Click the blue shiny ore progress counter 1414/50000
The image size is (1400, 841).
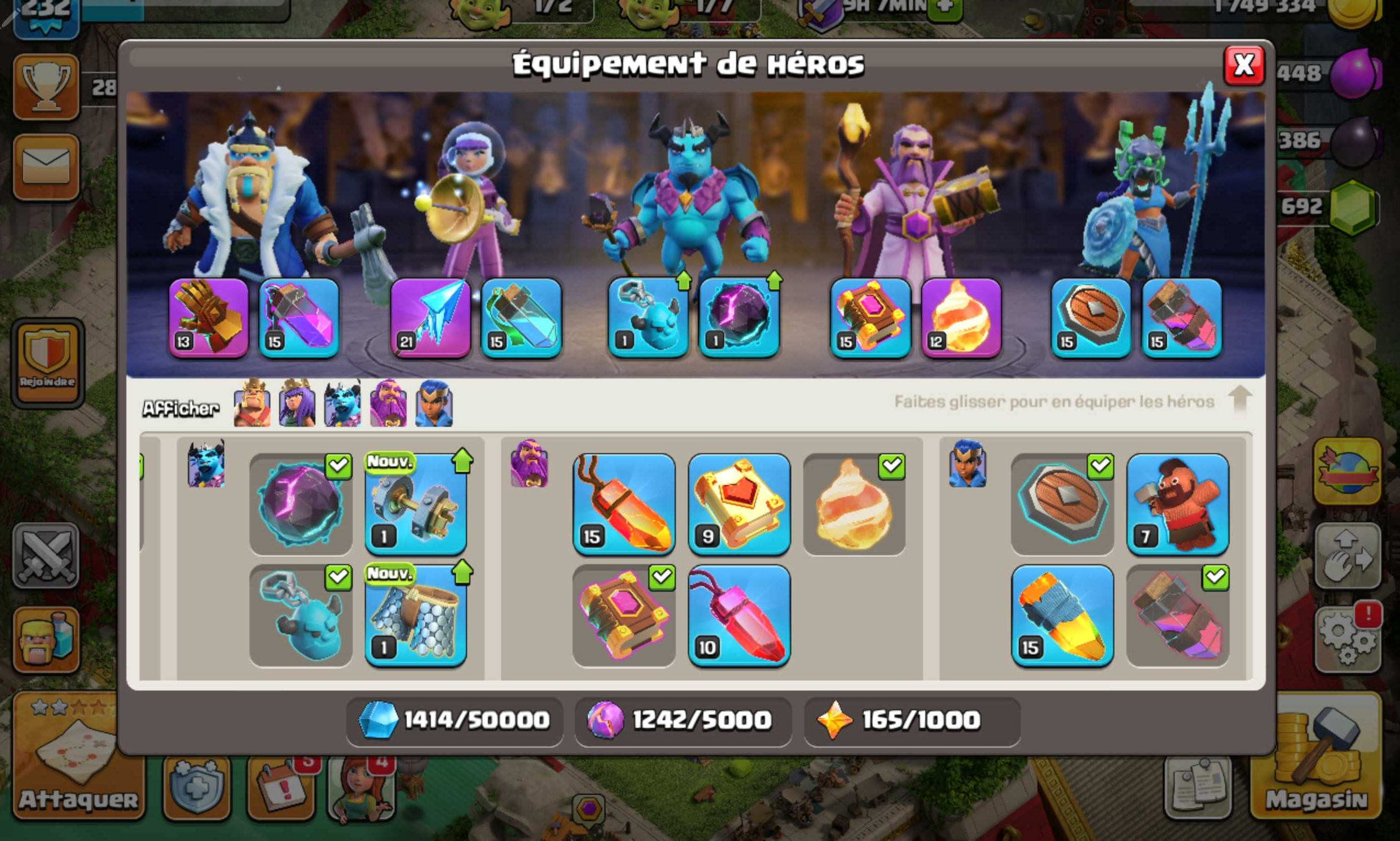click(x=453, y=720)
